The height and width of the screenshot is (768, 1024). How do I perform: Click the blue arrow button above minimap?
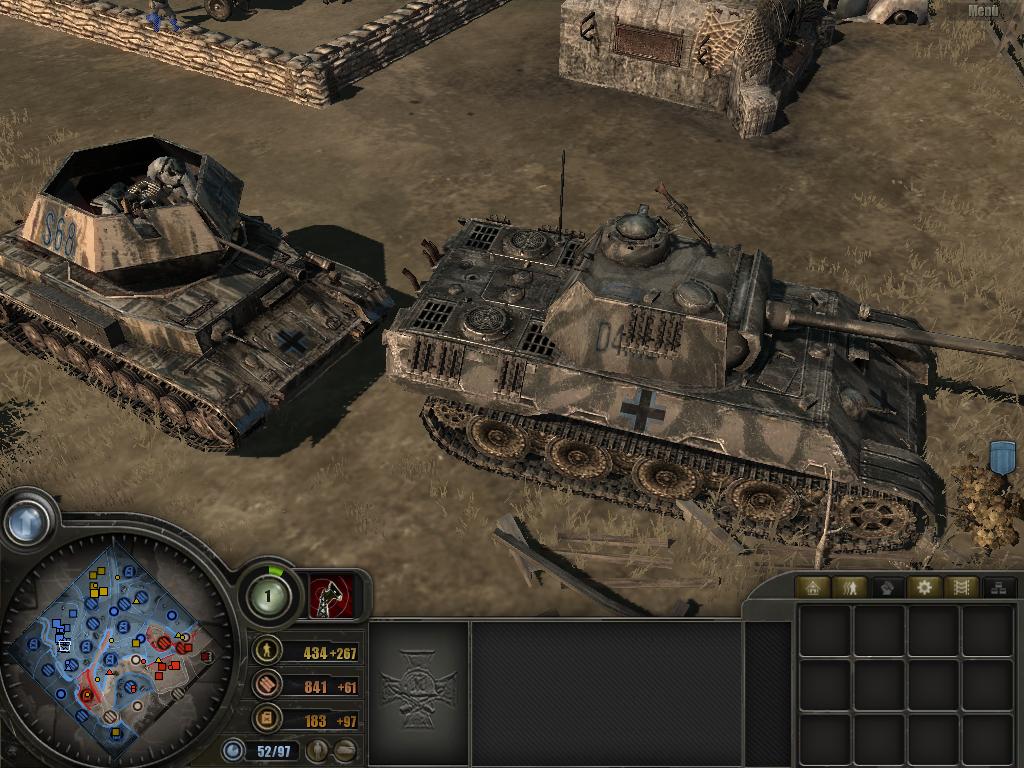[27, 521]
